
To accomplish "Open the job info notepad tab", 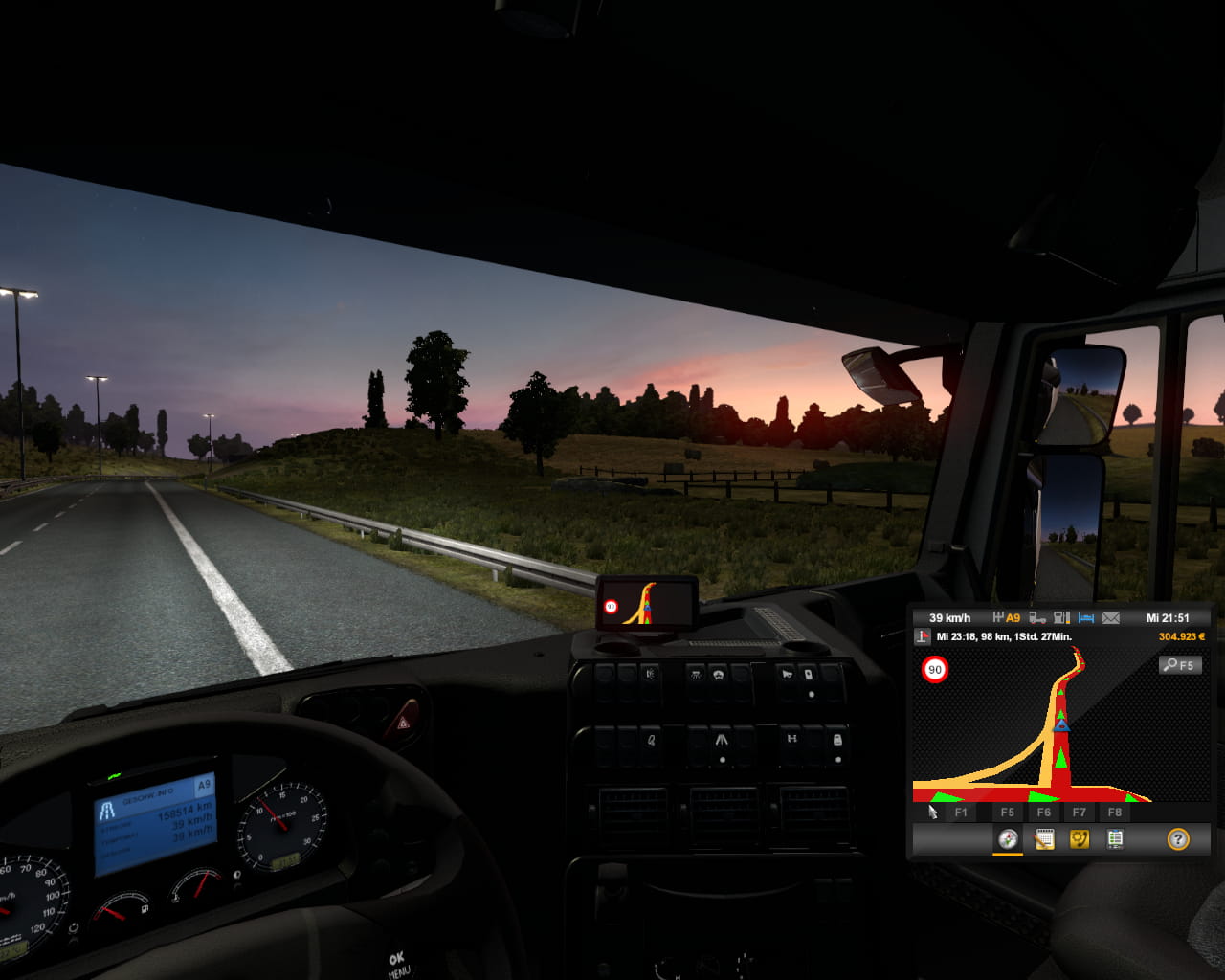I will [1044, 839].
